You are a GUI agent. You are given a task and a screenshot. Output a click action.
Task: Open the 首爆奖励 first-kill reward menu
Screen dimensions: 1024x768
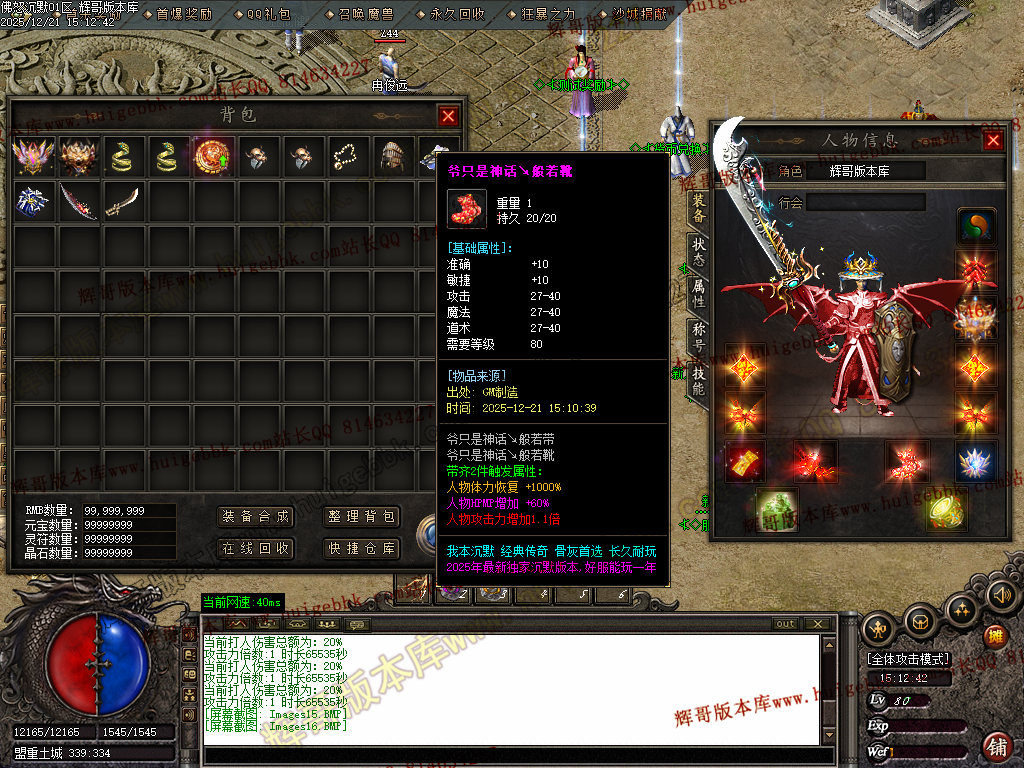coord(185,14)
